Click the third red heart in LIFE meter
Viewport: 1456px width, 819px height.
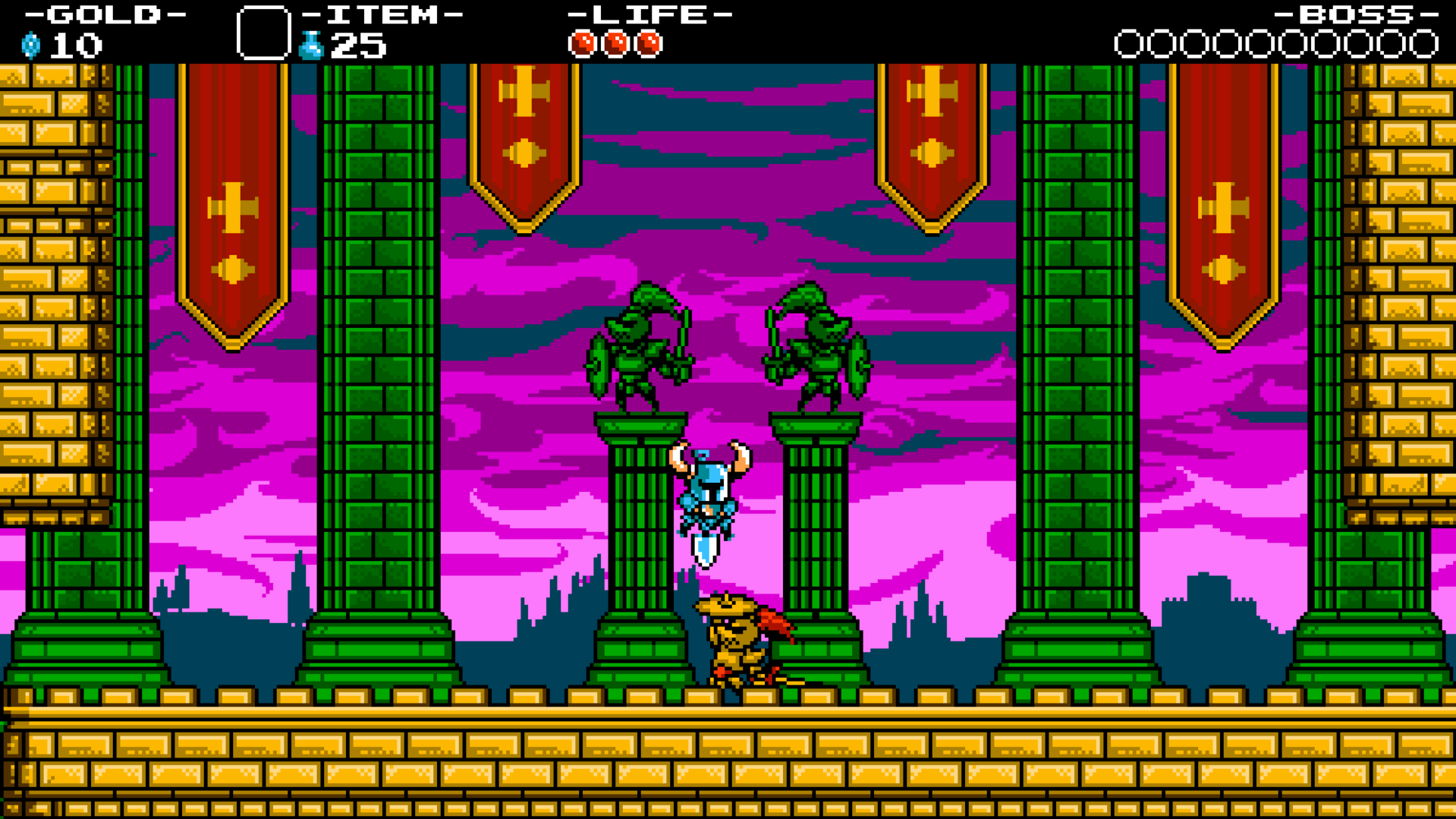646,43
